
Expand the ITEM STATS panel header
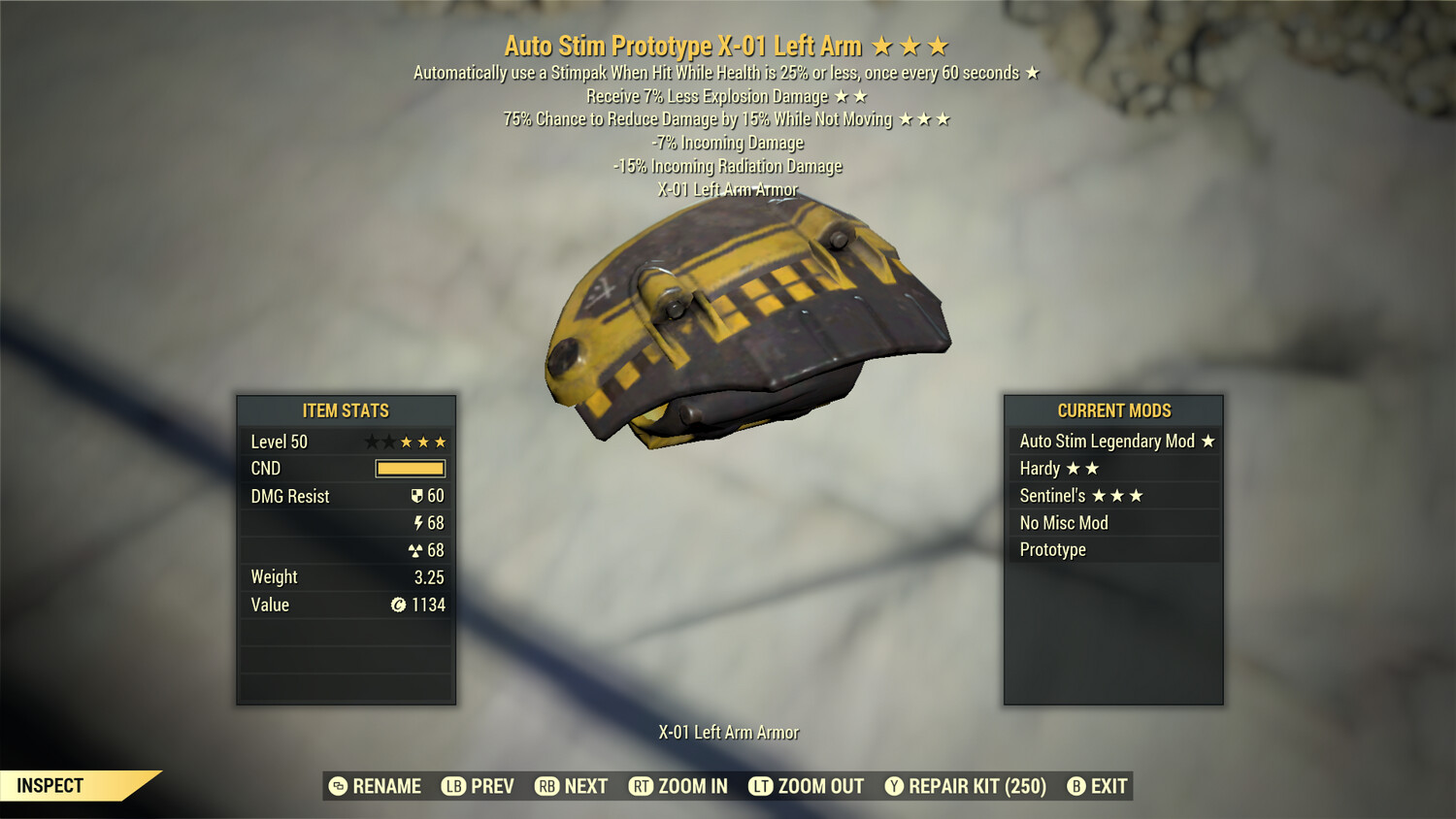click(x=346, y=410)
